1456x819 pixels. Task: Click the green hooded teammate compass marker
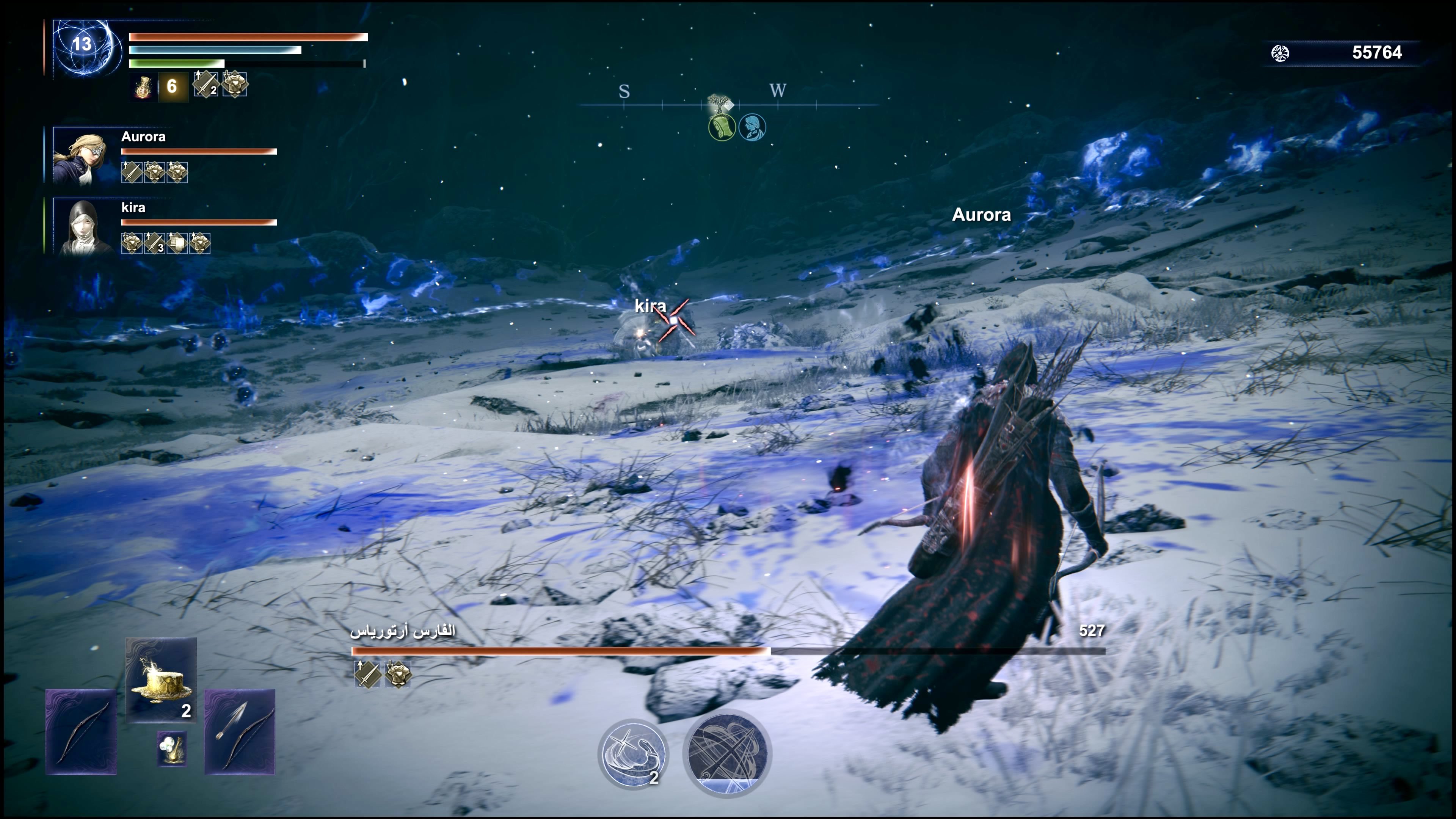coord(722,127)
